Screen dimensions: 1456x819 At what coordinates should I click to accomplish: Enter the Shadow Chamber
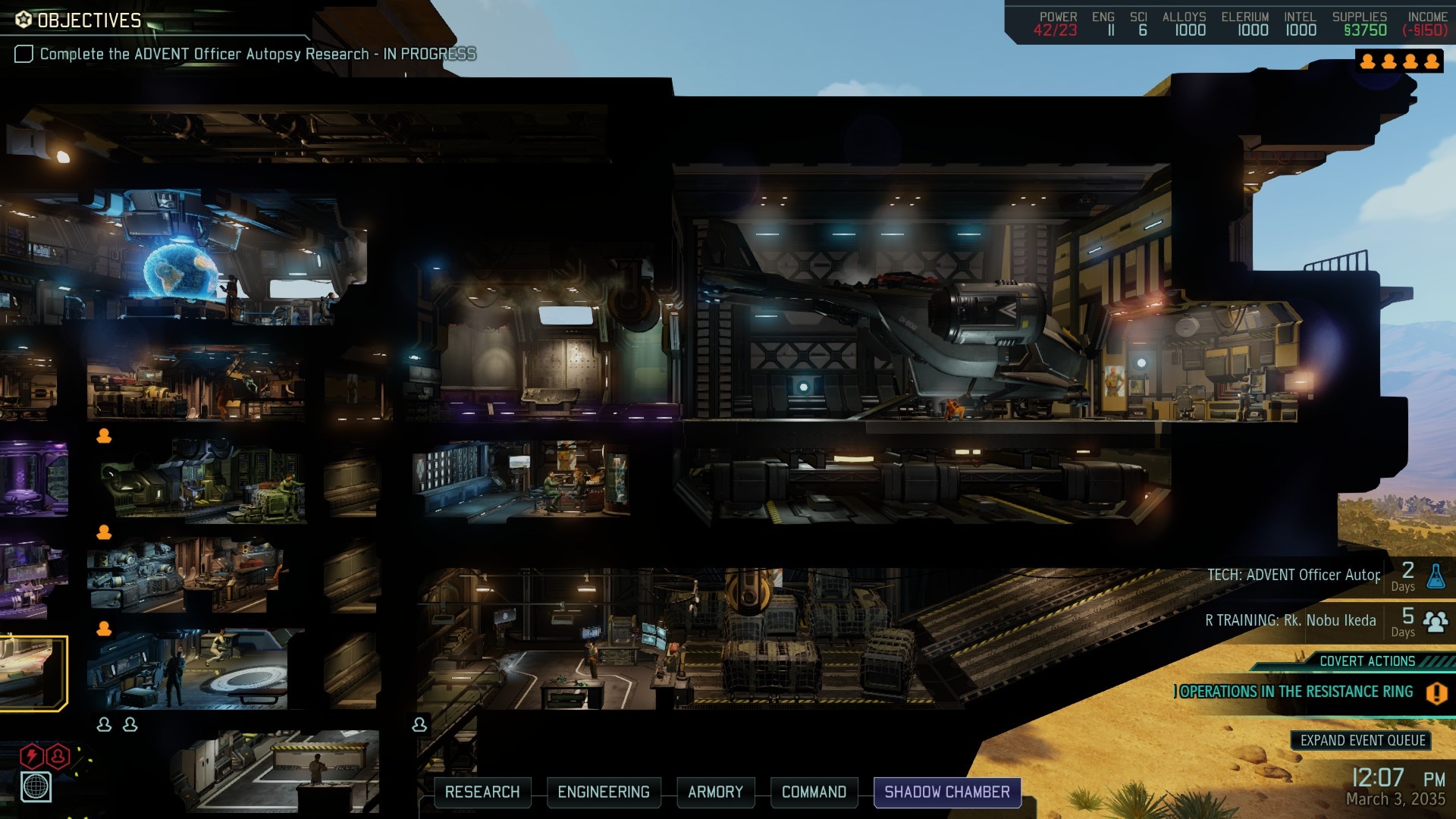[x=947, y=792]
